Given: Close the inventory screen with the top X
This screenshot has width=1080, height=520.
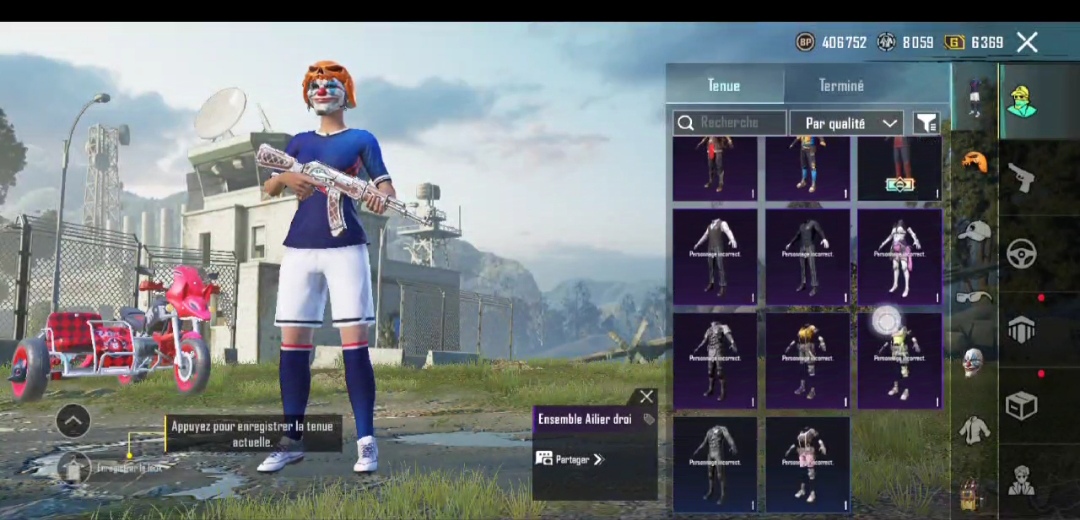Looking at the screenshot, I should [x=1027, y=42].
